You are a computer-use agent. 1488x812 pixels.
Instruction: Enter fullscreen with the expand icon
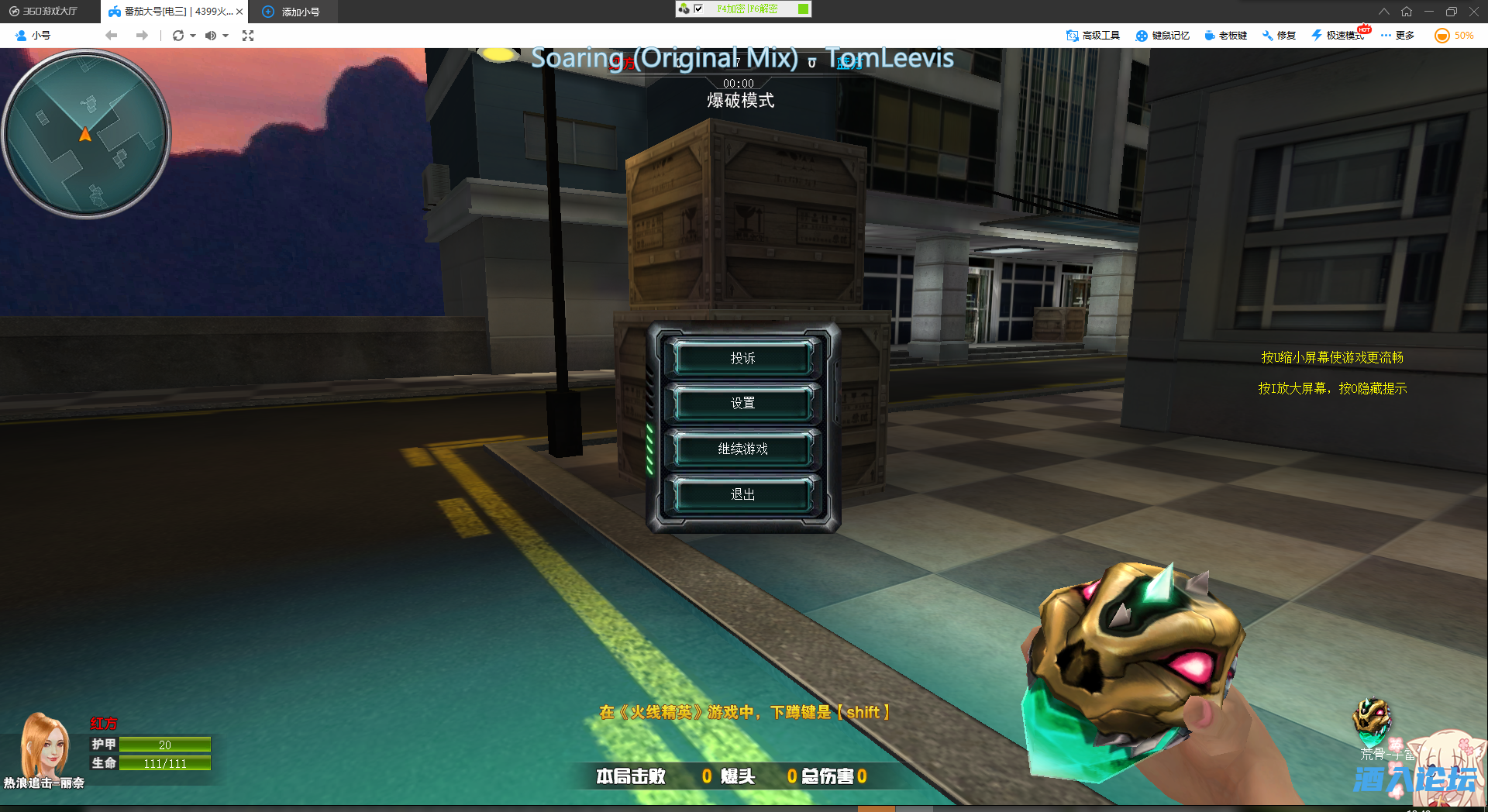(x=248, y=35)
